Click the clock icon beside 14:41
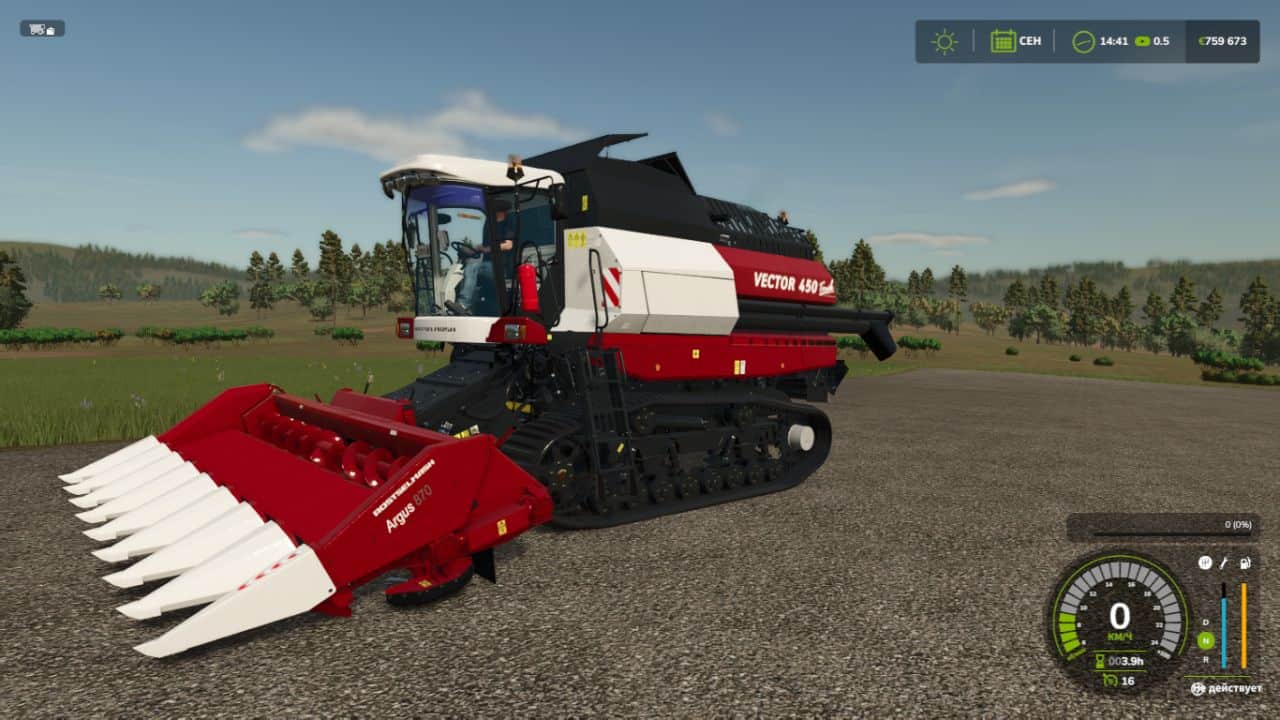 pyautogui.click(x=1086, y=41)
